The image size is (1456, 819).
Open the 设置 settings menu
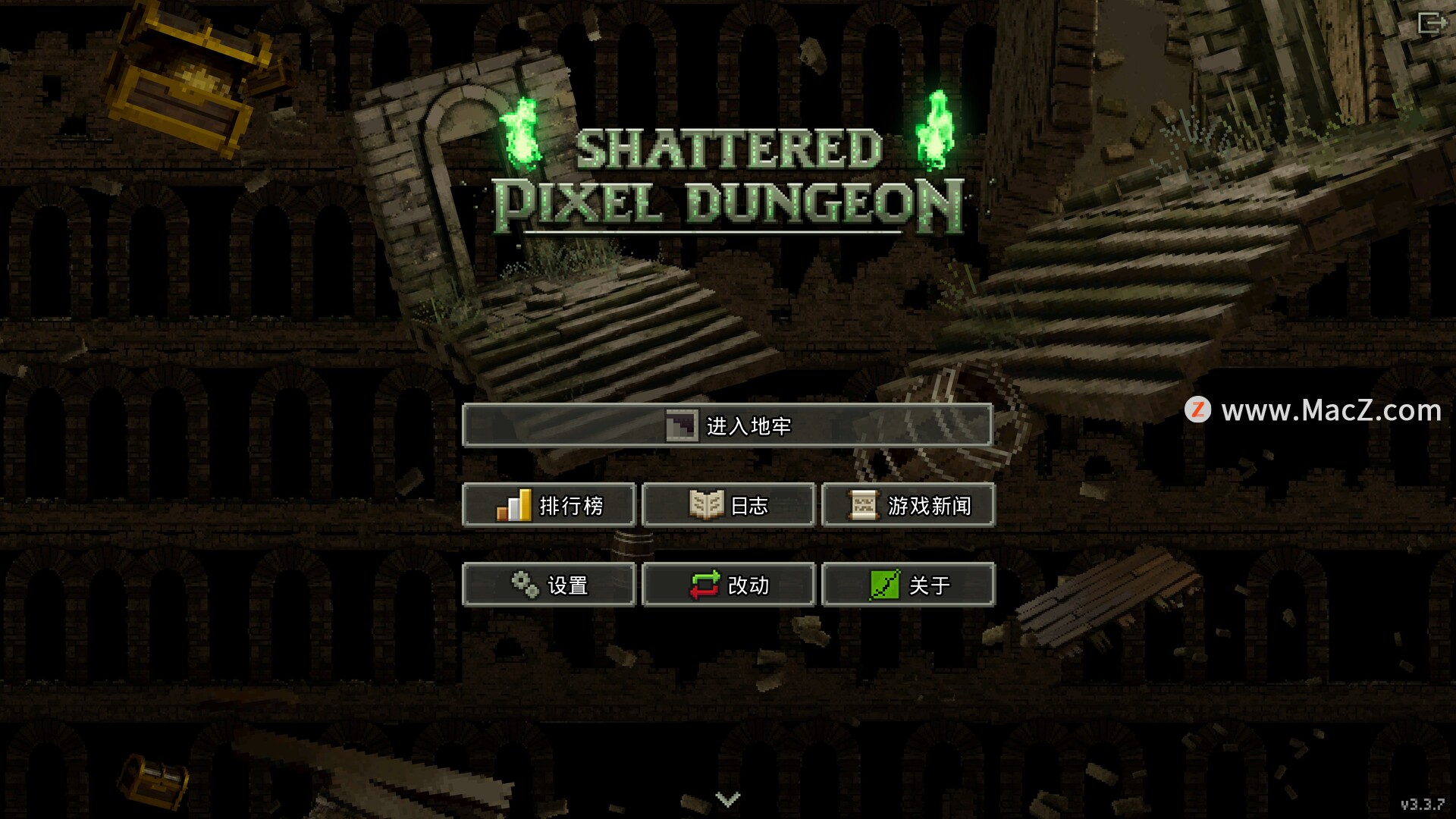point(548,585)
